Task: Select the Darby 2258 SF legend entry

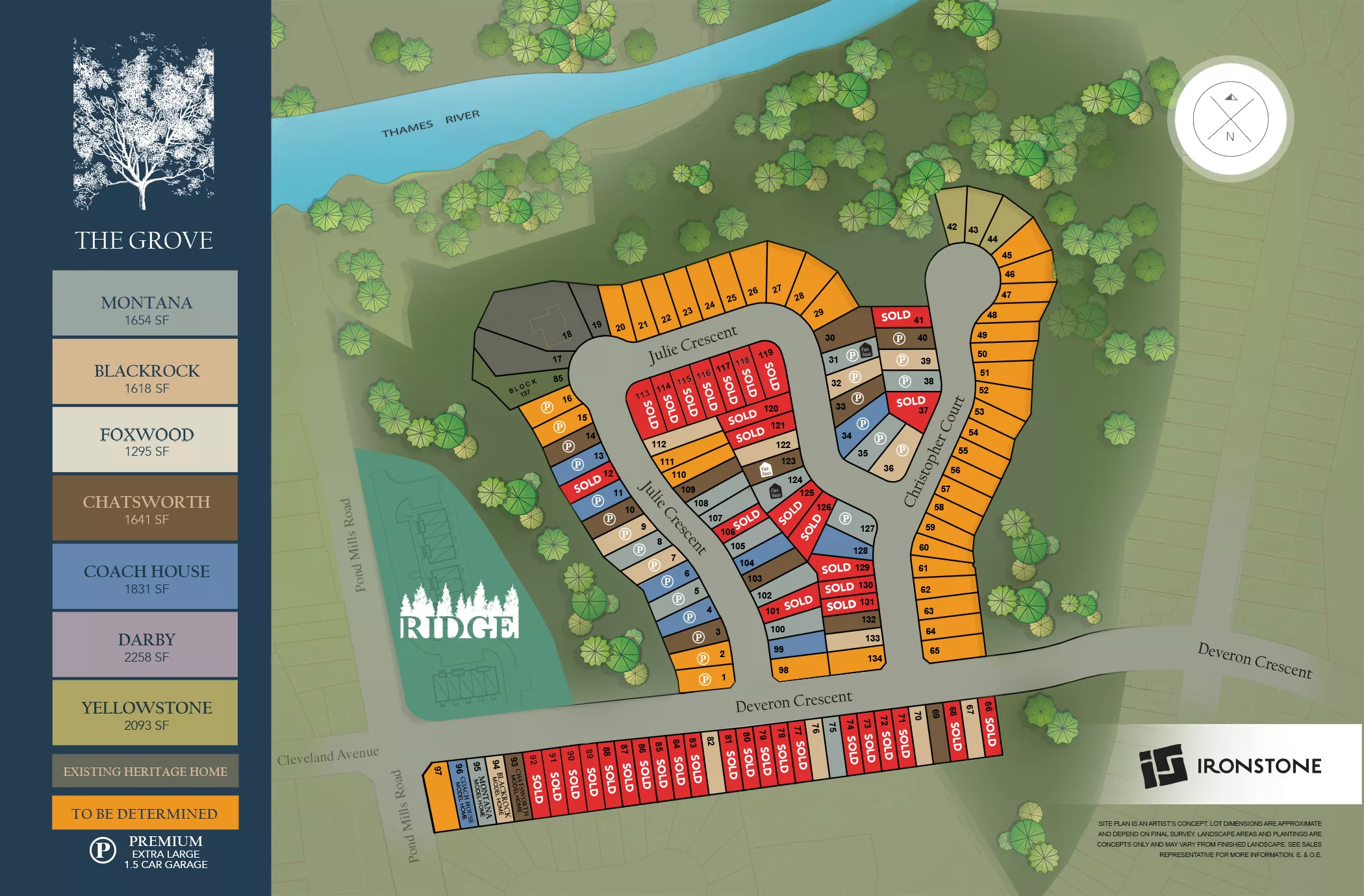Action: 145,645
